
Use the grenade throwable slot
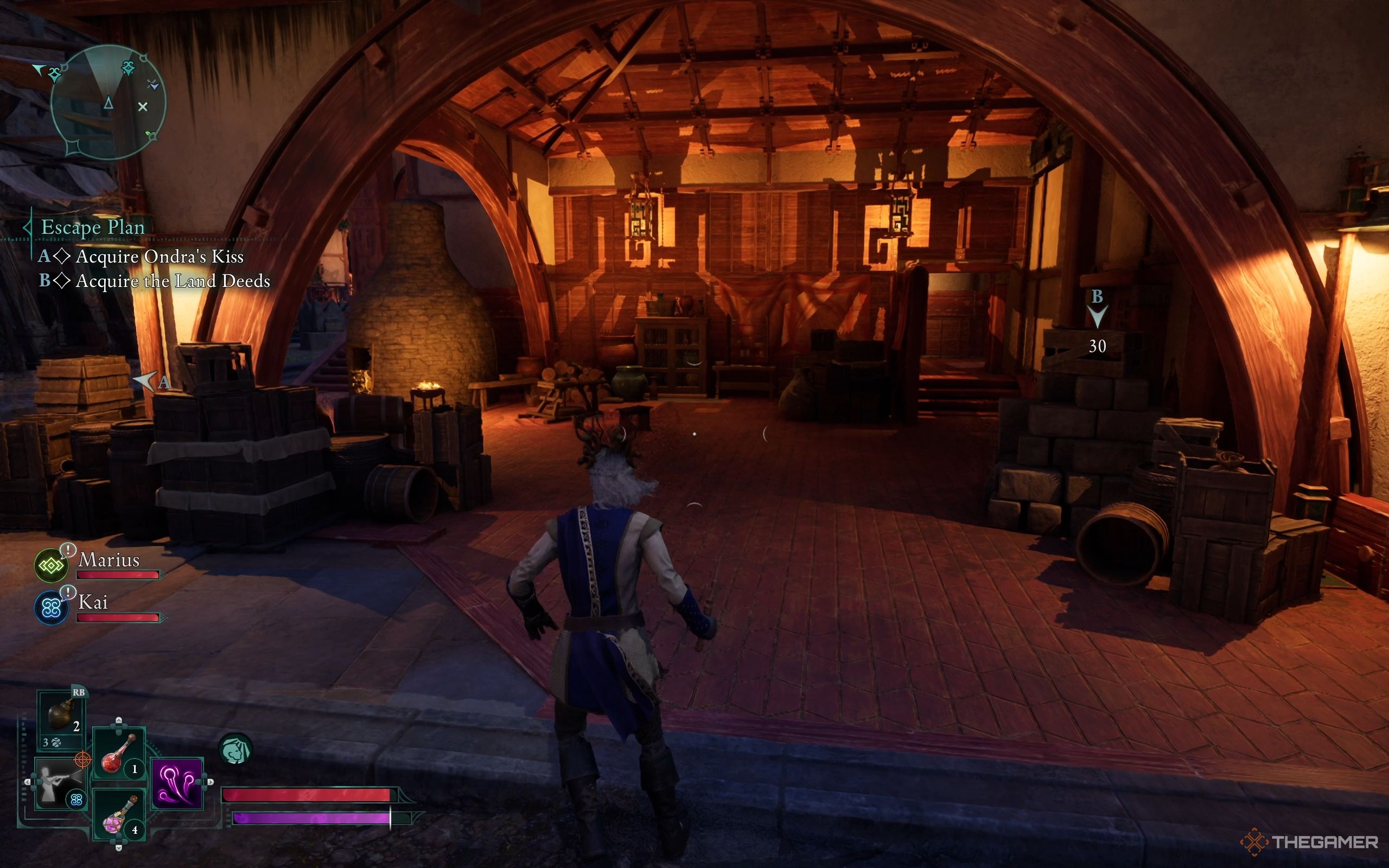pos(62,716)
